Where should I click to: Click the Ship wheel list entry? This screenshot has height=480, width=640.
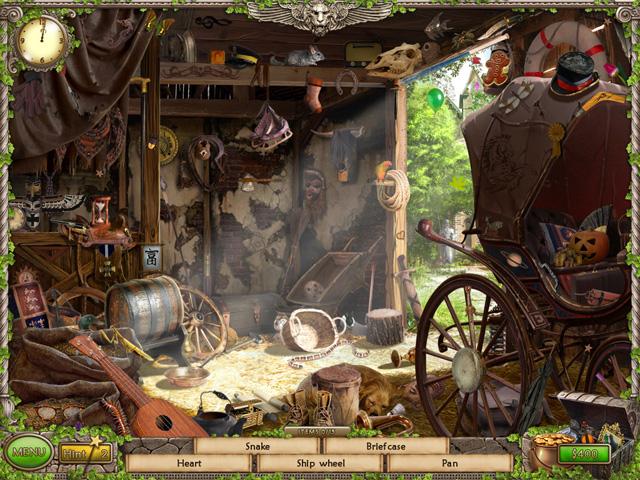click(x=320, y=464)
